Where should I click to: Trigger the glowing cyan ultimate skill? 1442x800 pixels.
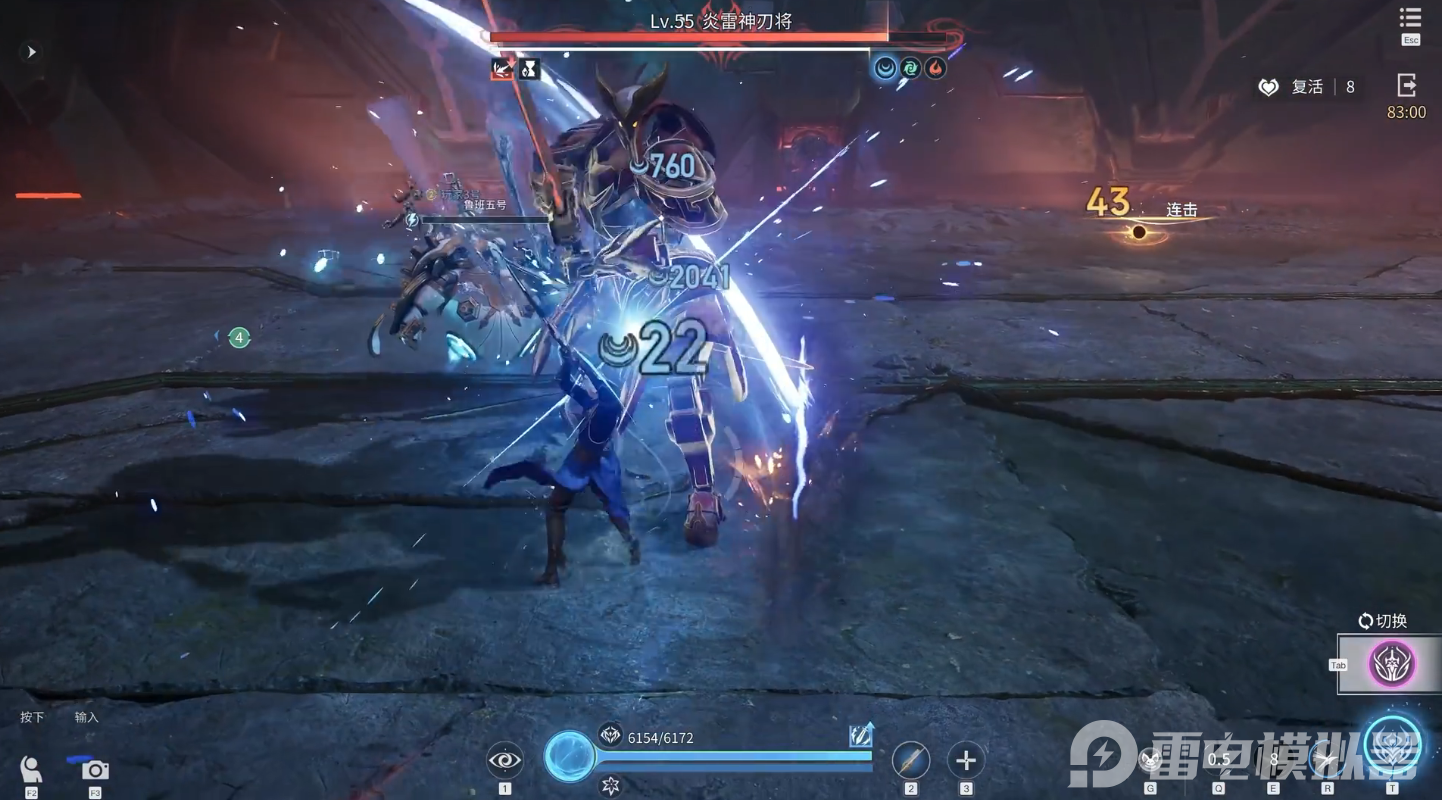1392,745
